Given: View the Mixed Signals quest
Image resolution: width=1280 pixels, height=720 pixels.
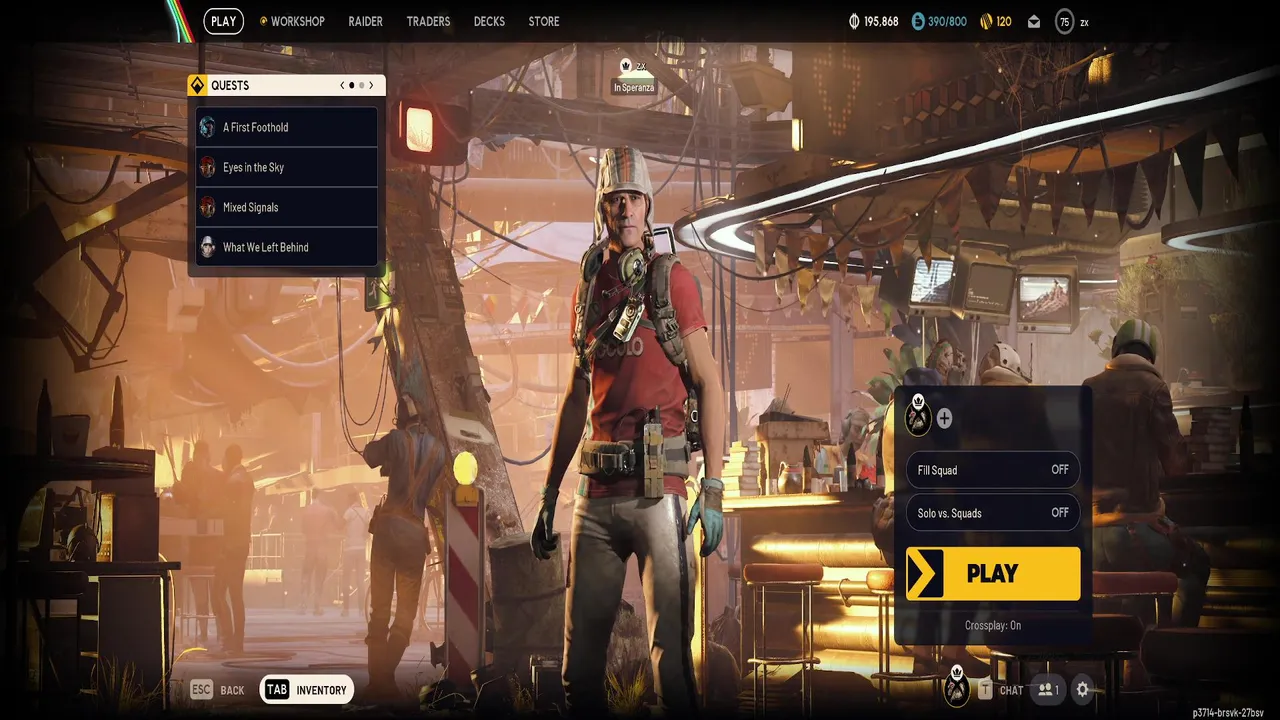Looking at the screenshot, I should tap(287, 207).
